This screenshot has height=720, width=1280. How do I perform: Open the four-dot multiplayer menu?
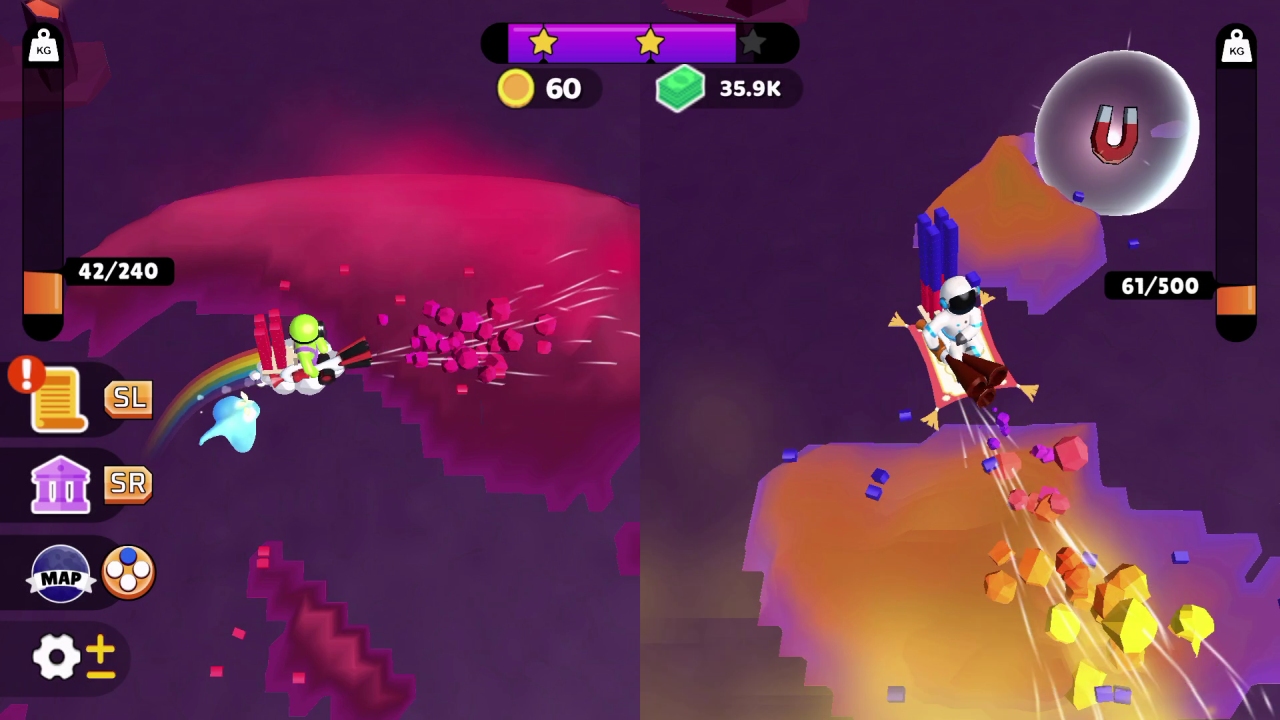pos(128,570)
